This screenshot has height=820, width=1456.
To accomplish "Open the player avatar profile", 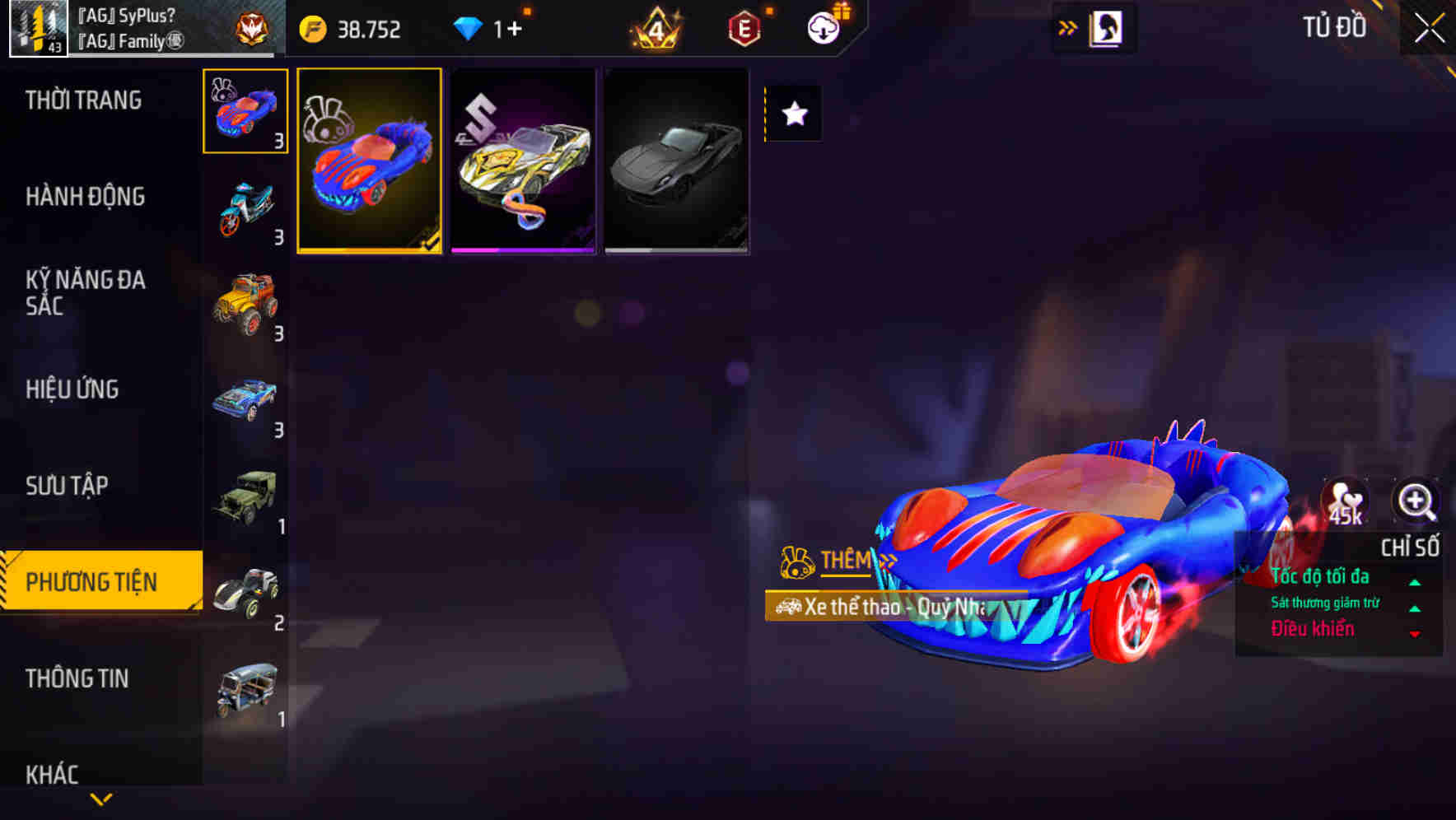I will (36, 27).
